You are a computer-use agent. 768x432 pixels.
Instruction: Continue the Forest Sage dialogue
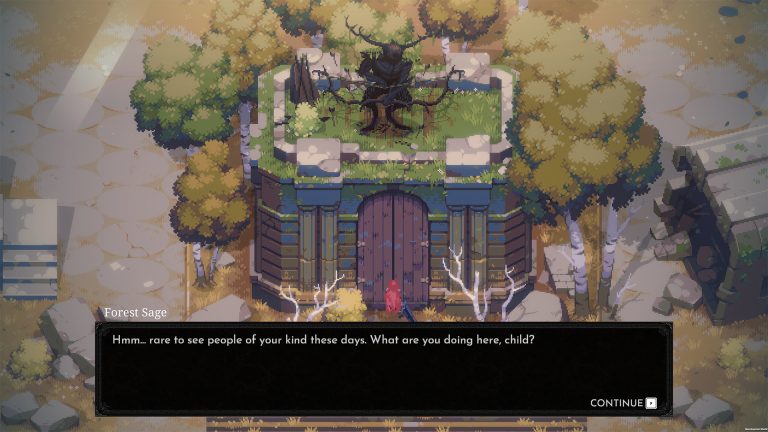click(623, 403)
